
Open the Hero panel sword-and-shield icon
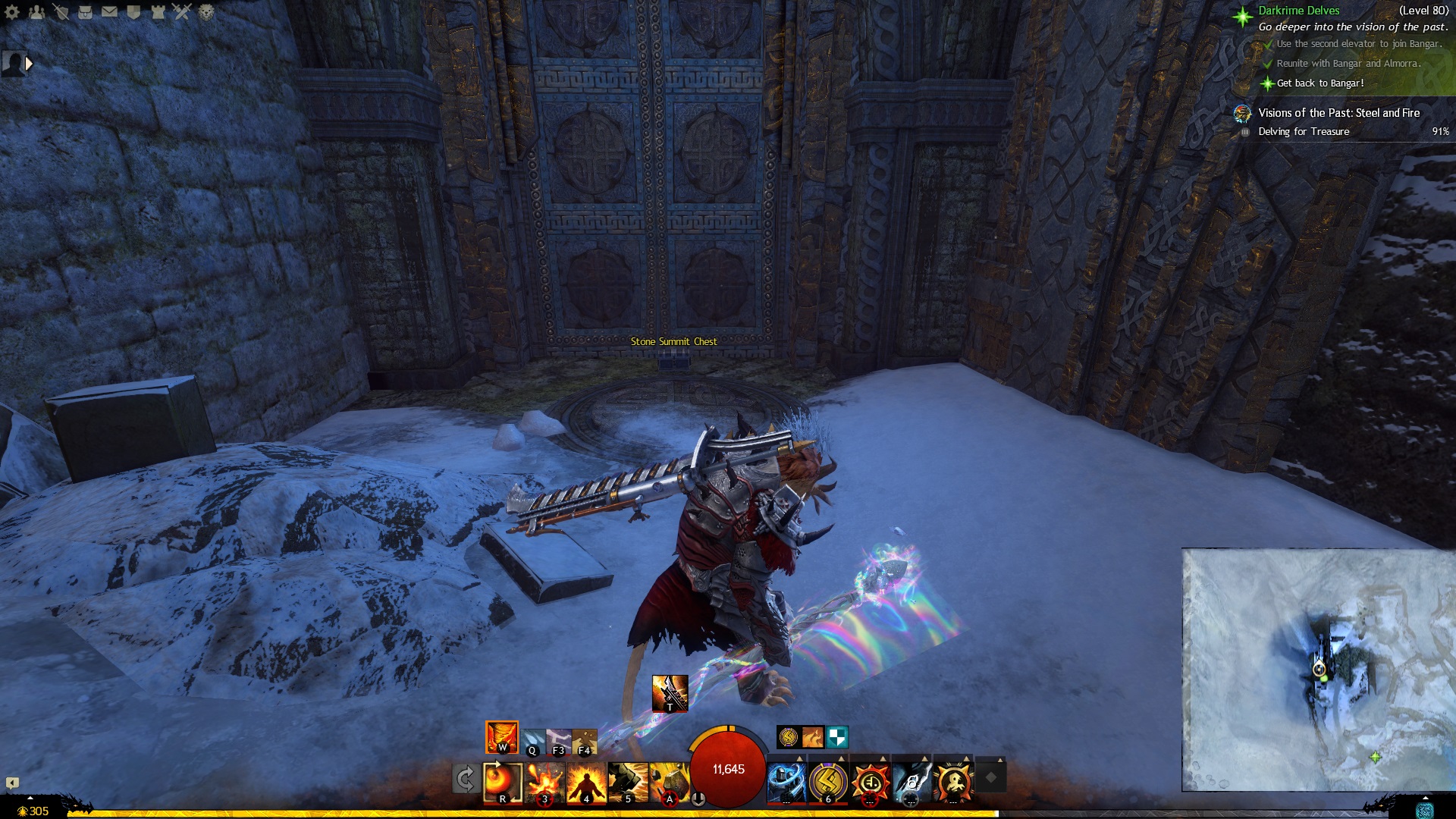[x=61, y=12]
